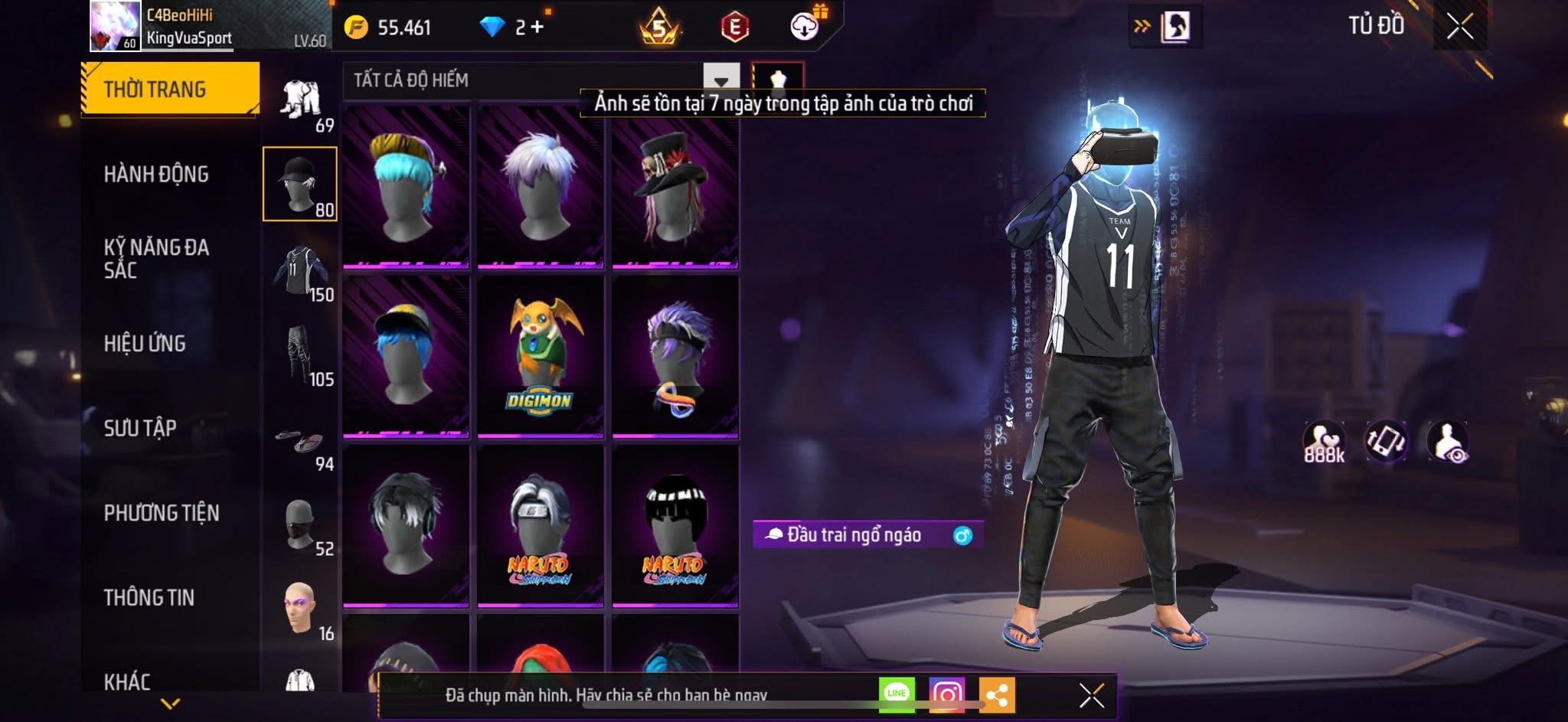This screenshot has height=722, width=1568.
Task: Open the SƯU TẬP tab
Action: click(x=140, y=428)
